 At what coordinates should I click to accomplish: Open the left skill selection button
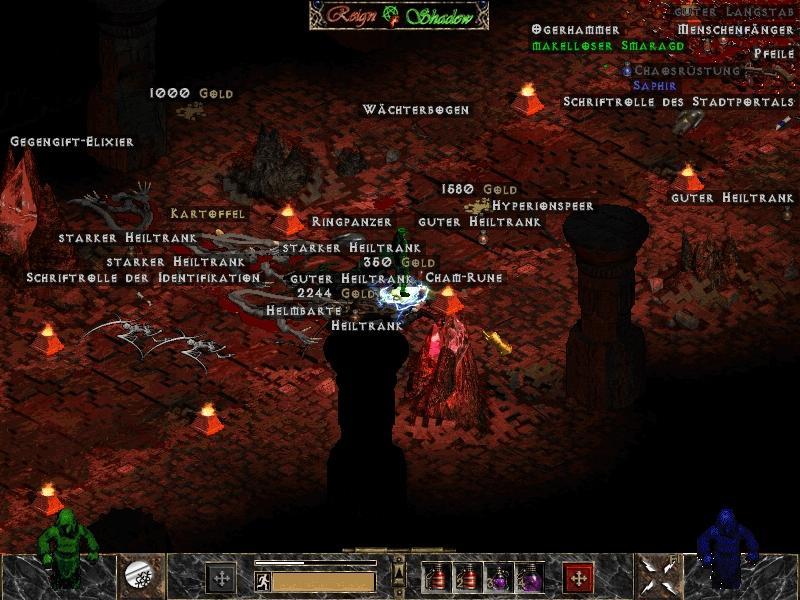pyautogui.click(x=221, y=577)
